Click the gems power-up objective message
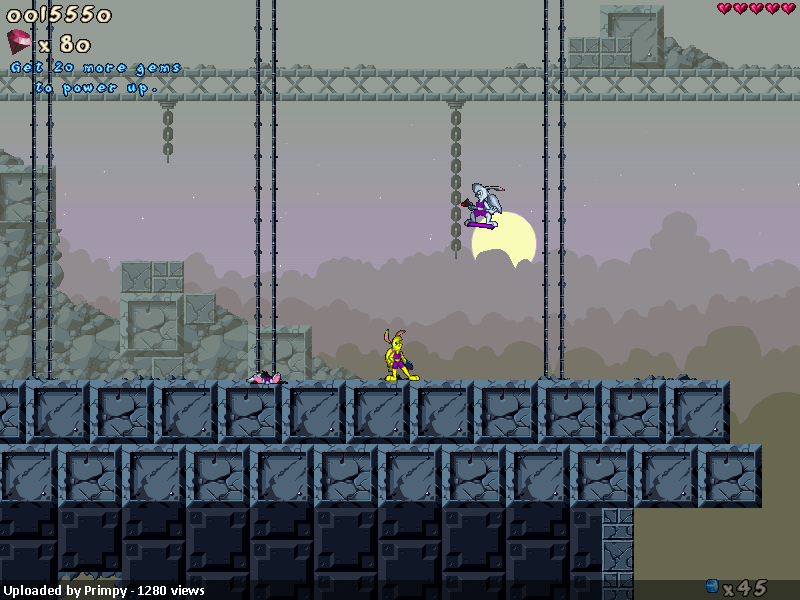Screen dimensions: 800x600 tap(96, 78)
